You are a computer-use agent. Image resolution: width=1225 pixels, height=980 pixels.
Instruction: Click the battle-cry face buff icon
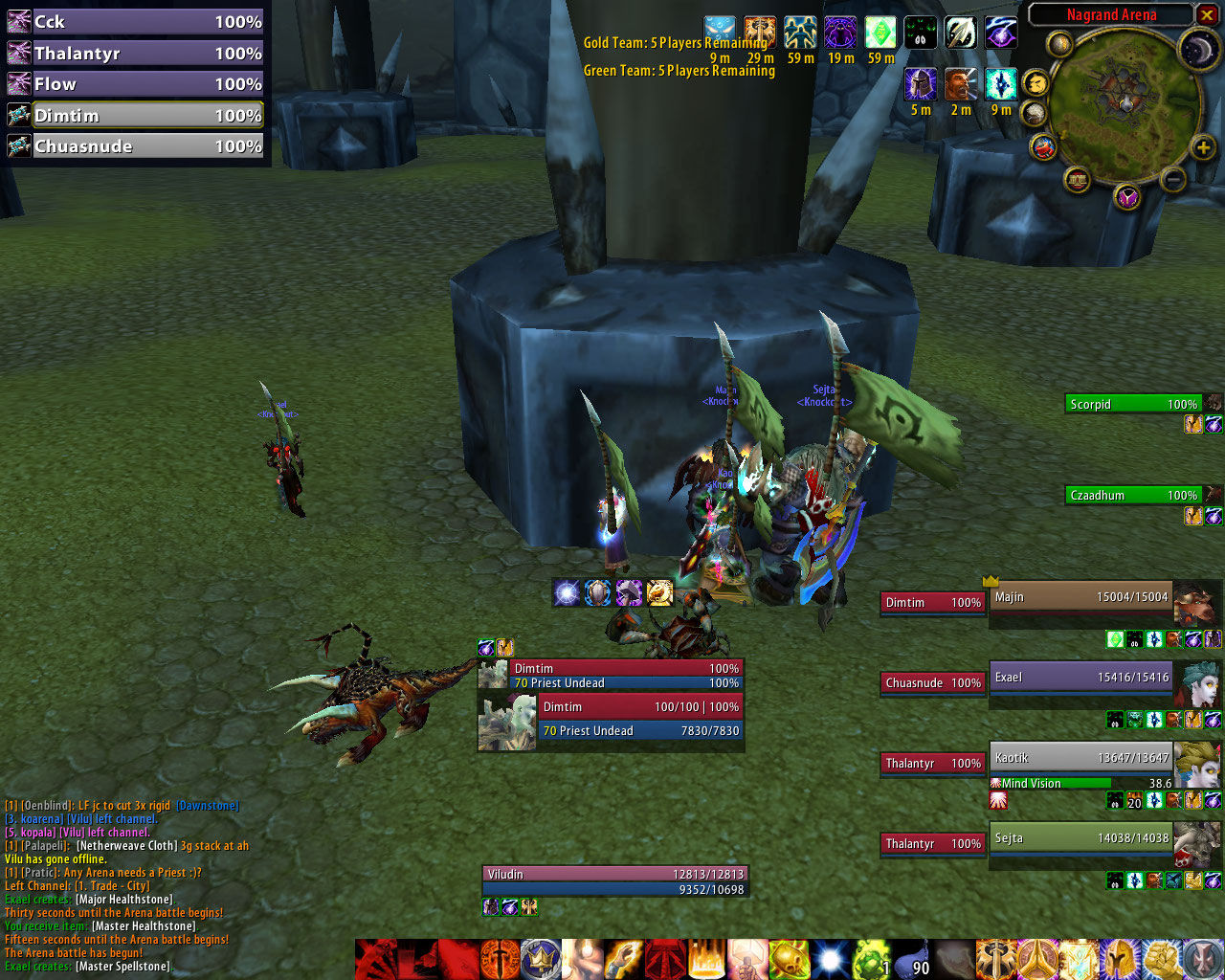click(x=960, y=85)
